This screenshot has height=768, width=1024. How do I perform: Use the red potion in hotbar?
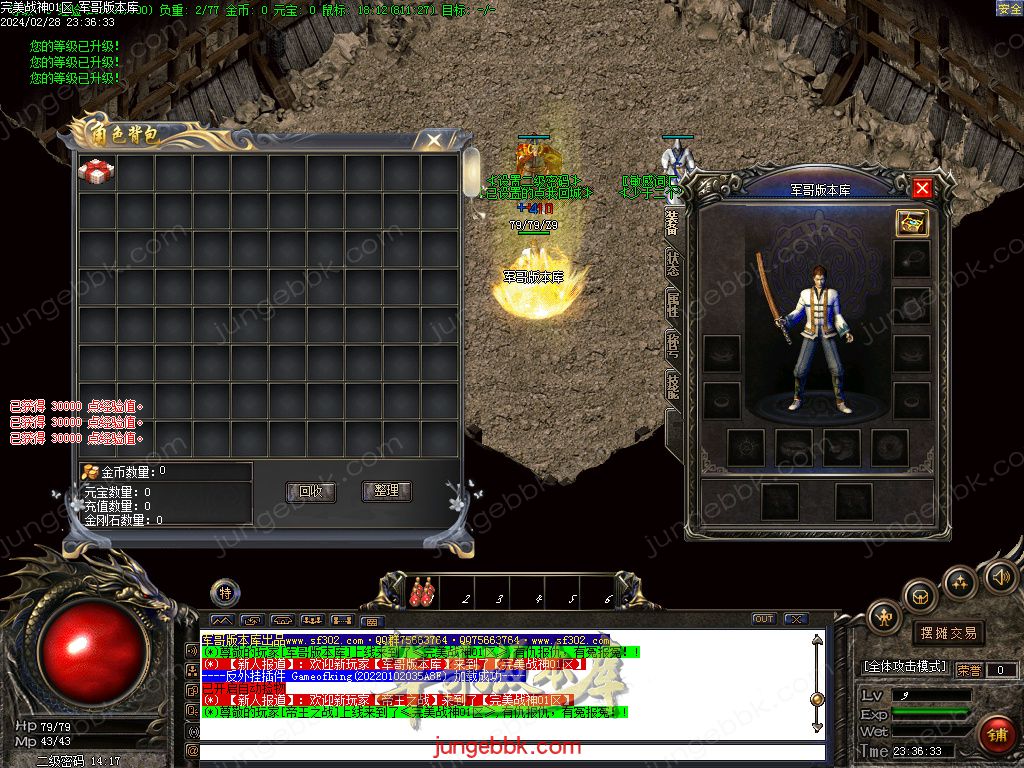[421, 592]
